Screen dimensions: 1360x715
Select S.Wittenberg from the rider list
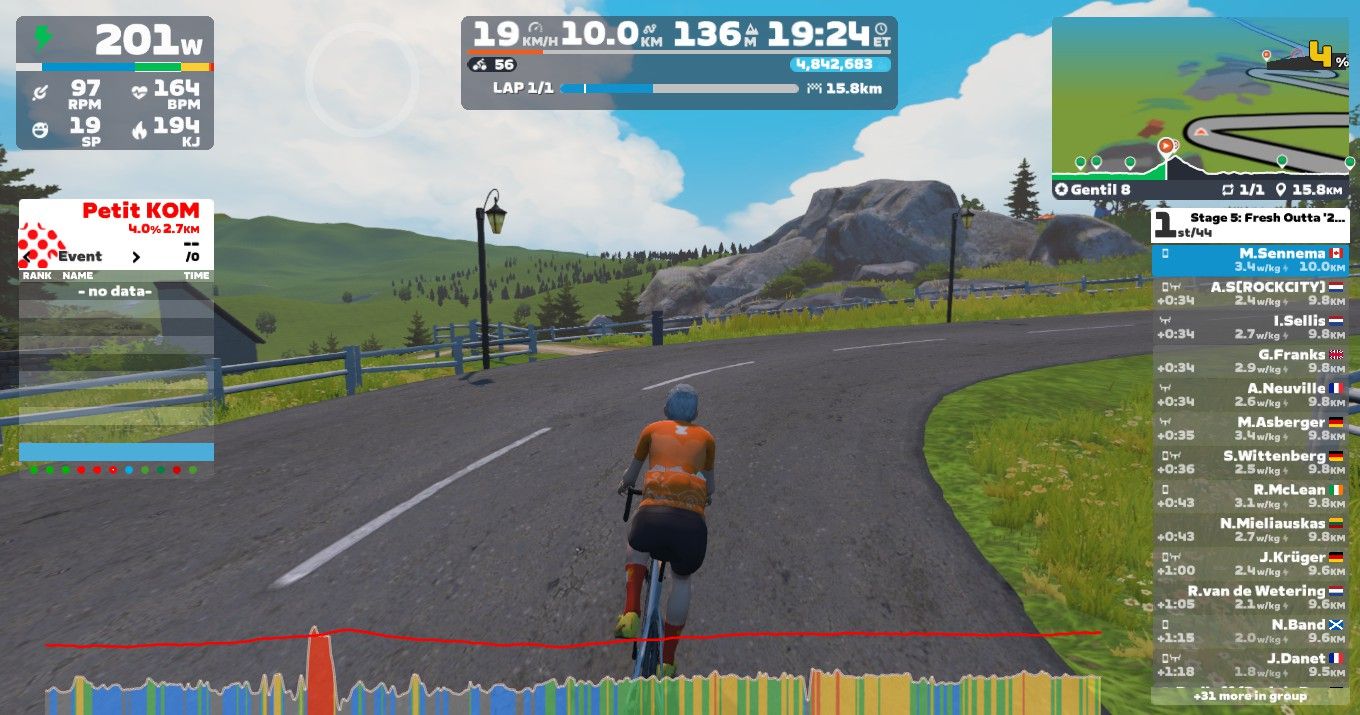pyautogui.click(x=1250, y=462)
